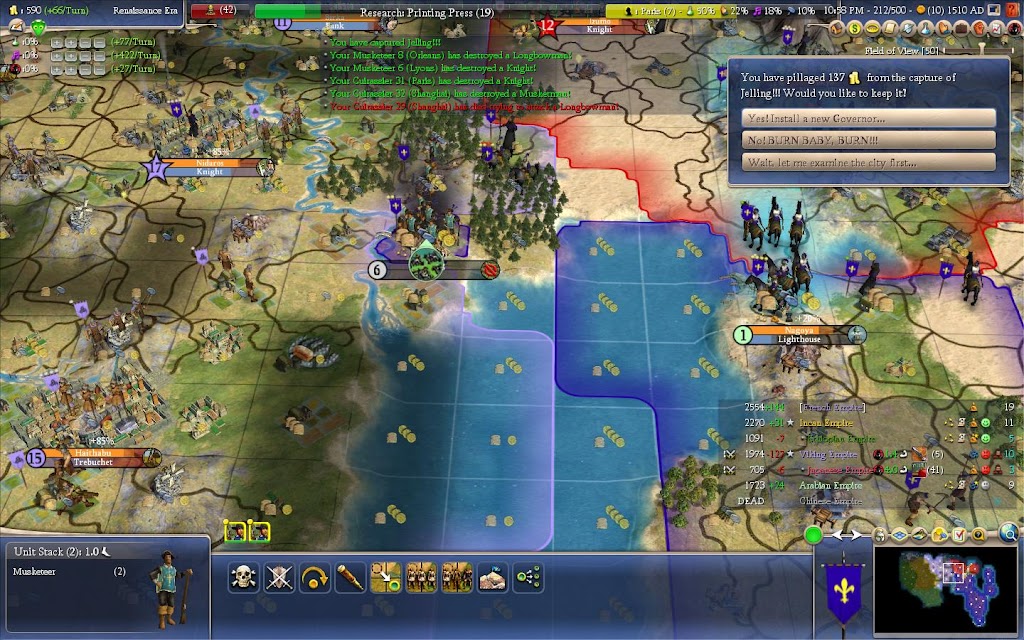Click the French fleur-de-lis flag banner
This screenshot has width=1024, height=640.
(838, 595)
